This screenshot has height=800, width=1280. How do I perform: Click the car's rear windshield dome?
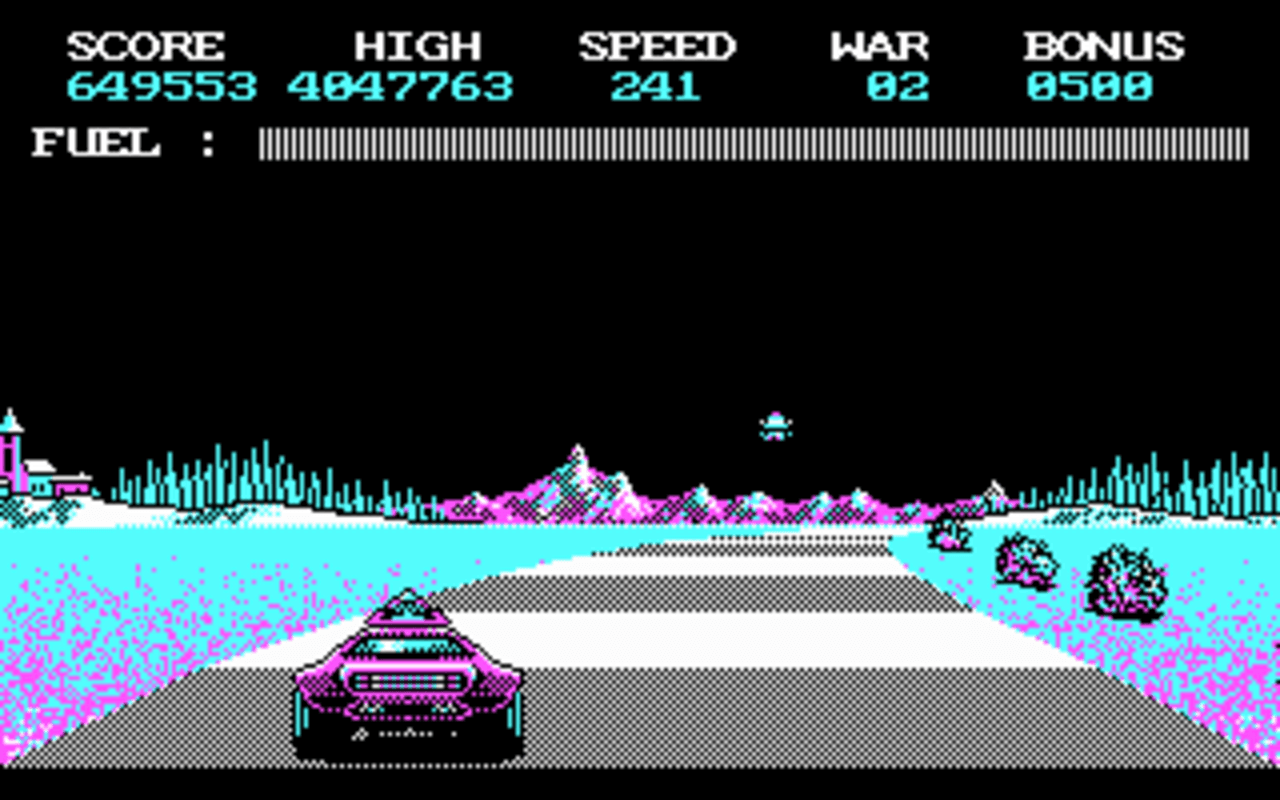(410, 615)
